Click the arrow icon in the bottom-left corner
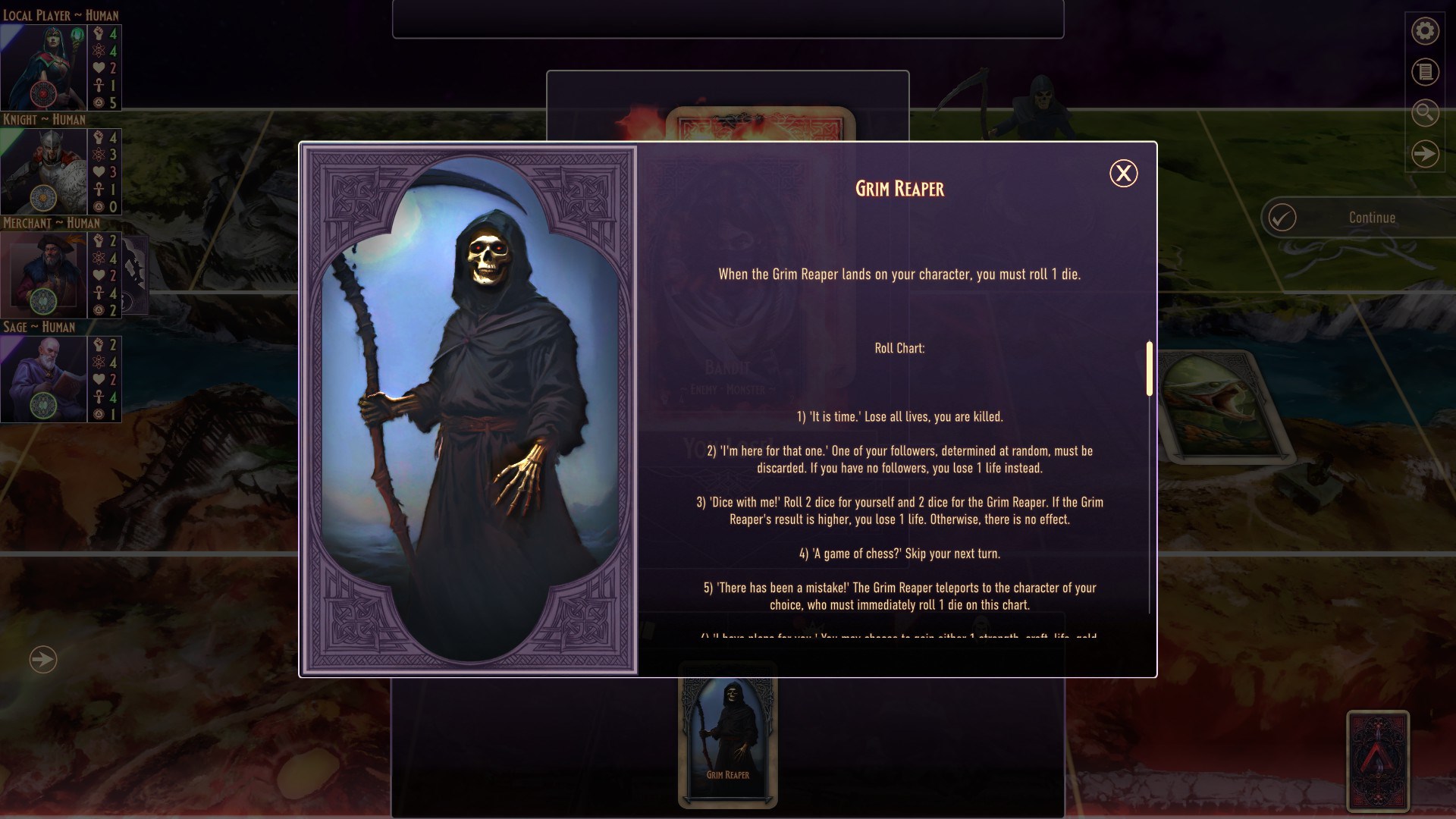Screen dimensions: 1456x819 (43, 660)
